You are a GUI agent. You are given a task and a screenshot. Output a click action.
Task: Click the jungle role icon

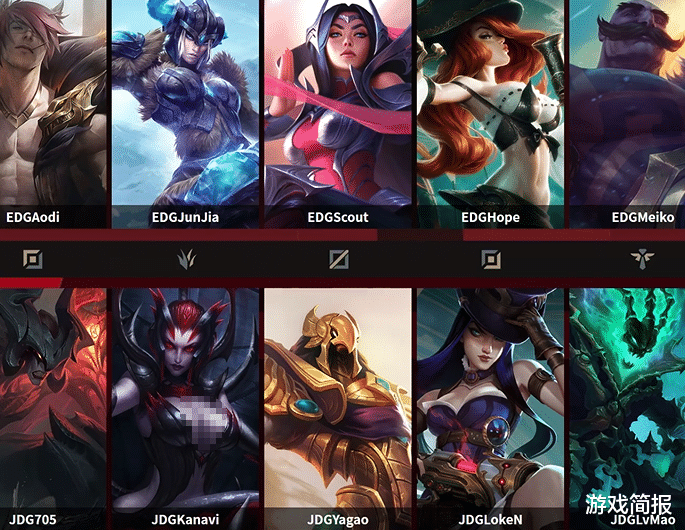[x=186, y=260]
